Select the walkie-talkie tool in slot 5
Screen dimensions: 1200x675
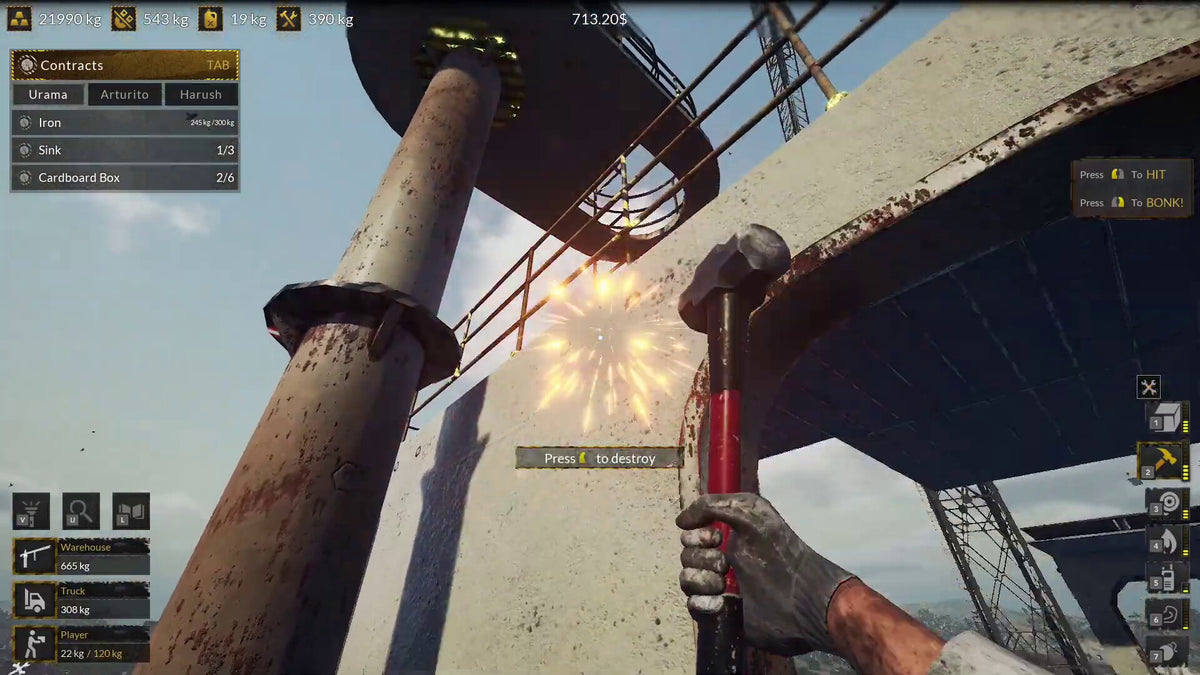(x=1165, y=578)
